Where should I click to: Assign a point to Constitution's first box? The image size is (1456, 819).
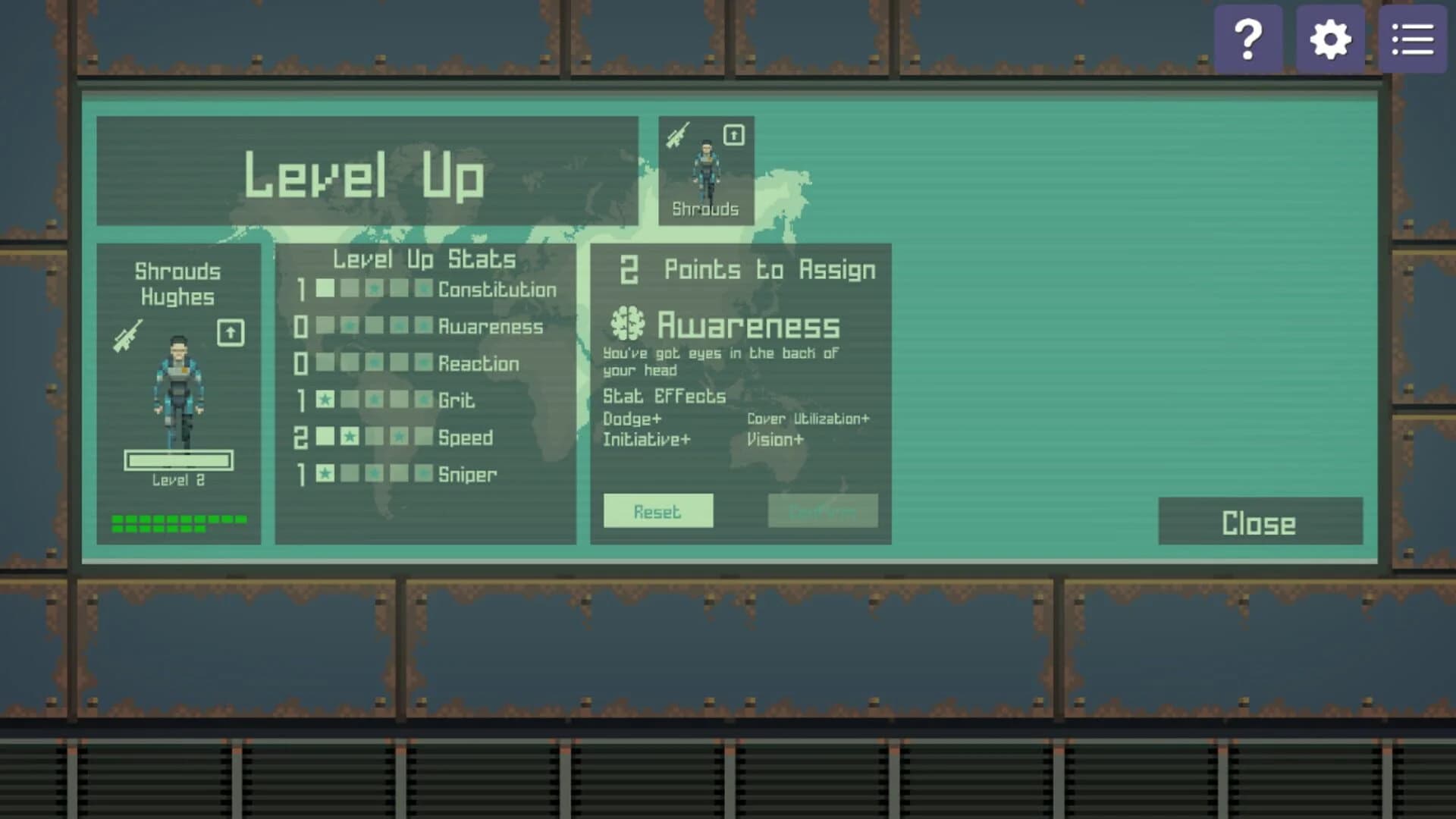point(327,289)
